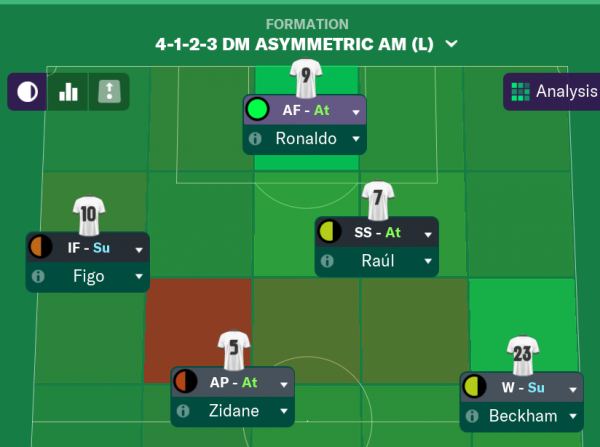Select the half-circle familiarity view icon
Image resolution: width=600 pixels, height=447 pixels.
[x=28, y=92]
